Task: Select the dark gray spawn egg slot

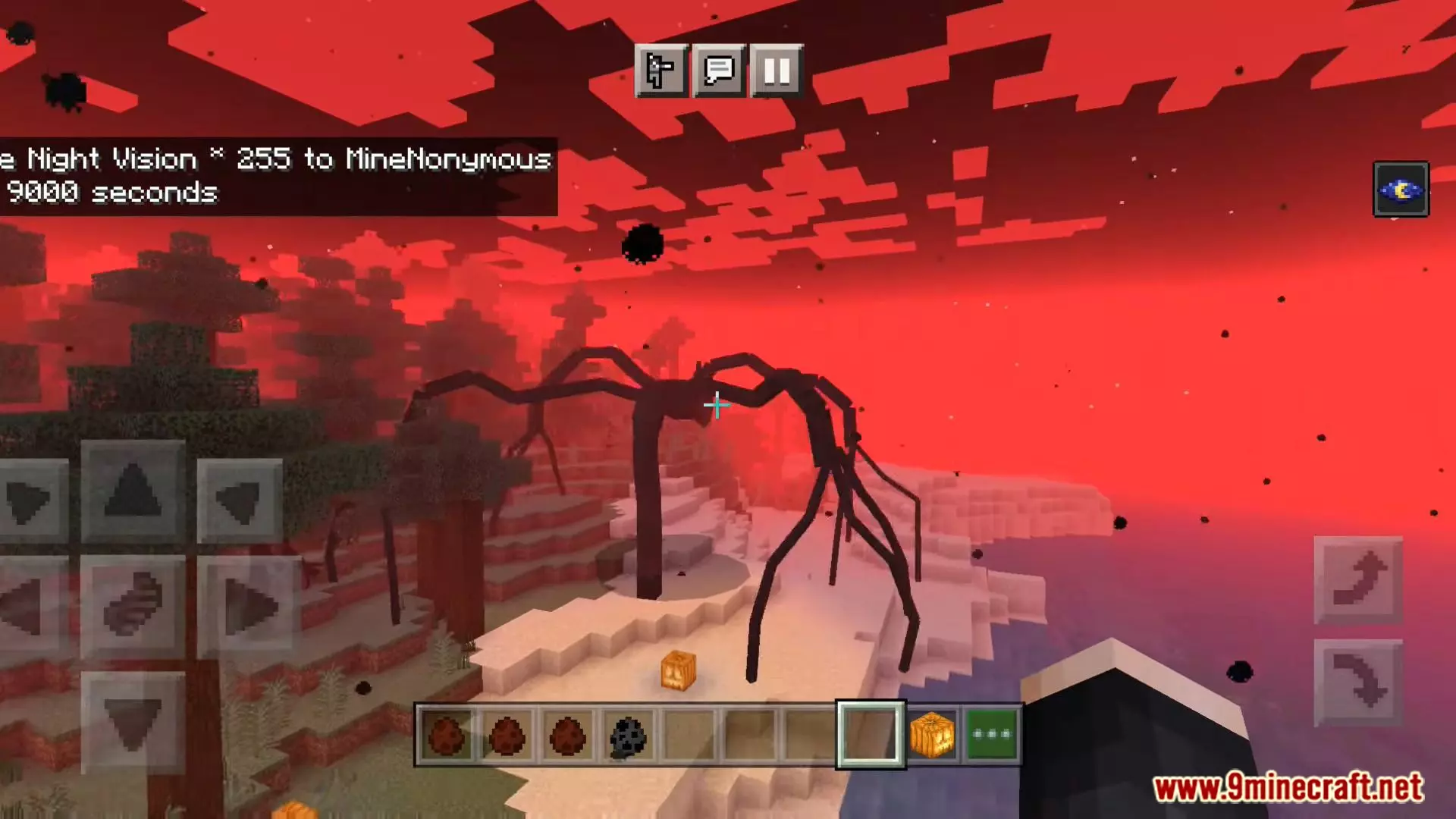Action: coord(628,735)
